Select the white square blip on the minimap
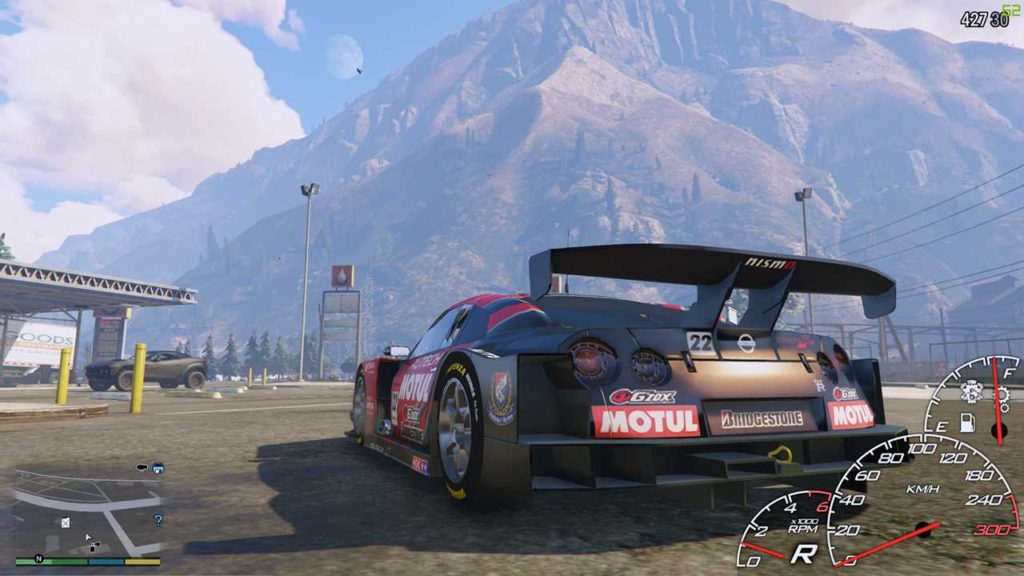This screenshot has width=1024, height=576. [x=65, y=522]
